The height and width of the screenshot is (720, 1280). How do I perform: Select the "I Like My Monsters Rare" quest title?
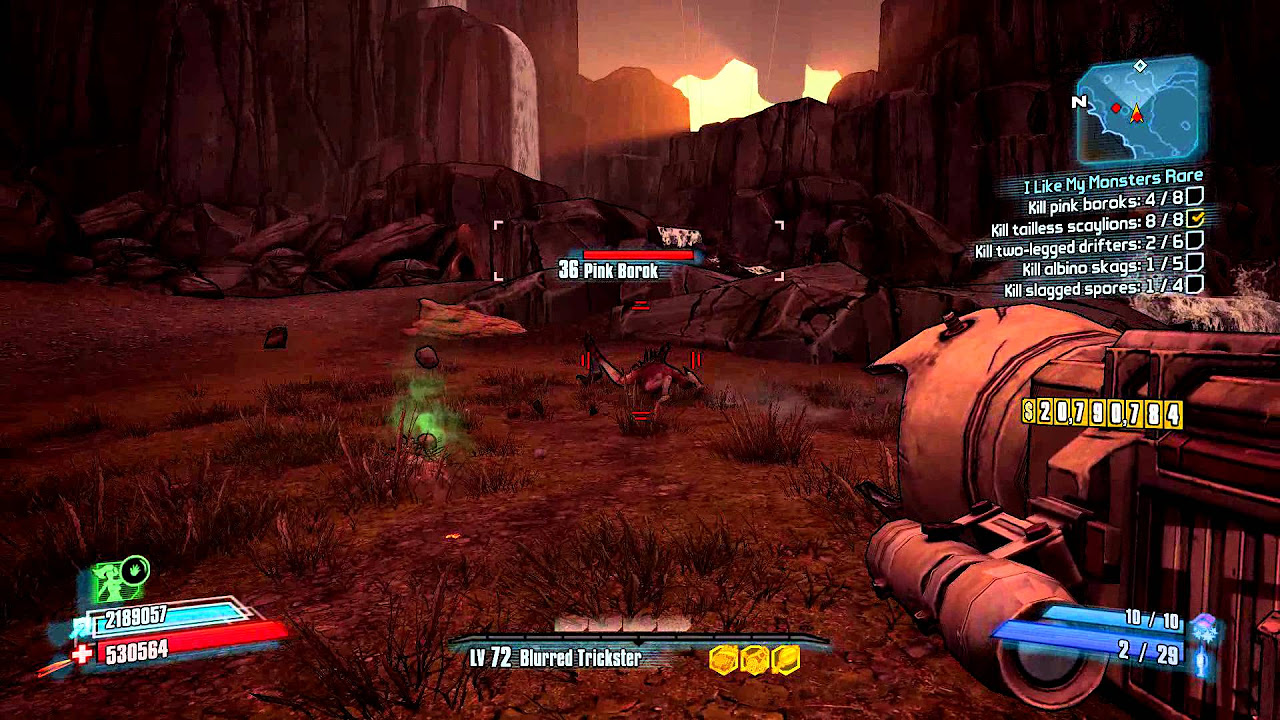(x=1113, y=184)
